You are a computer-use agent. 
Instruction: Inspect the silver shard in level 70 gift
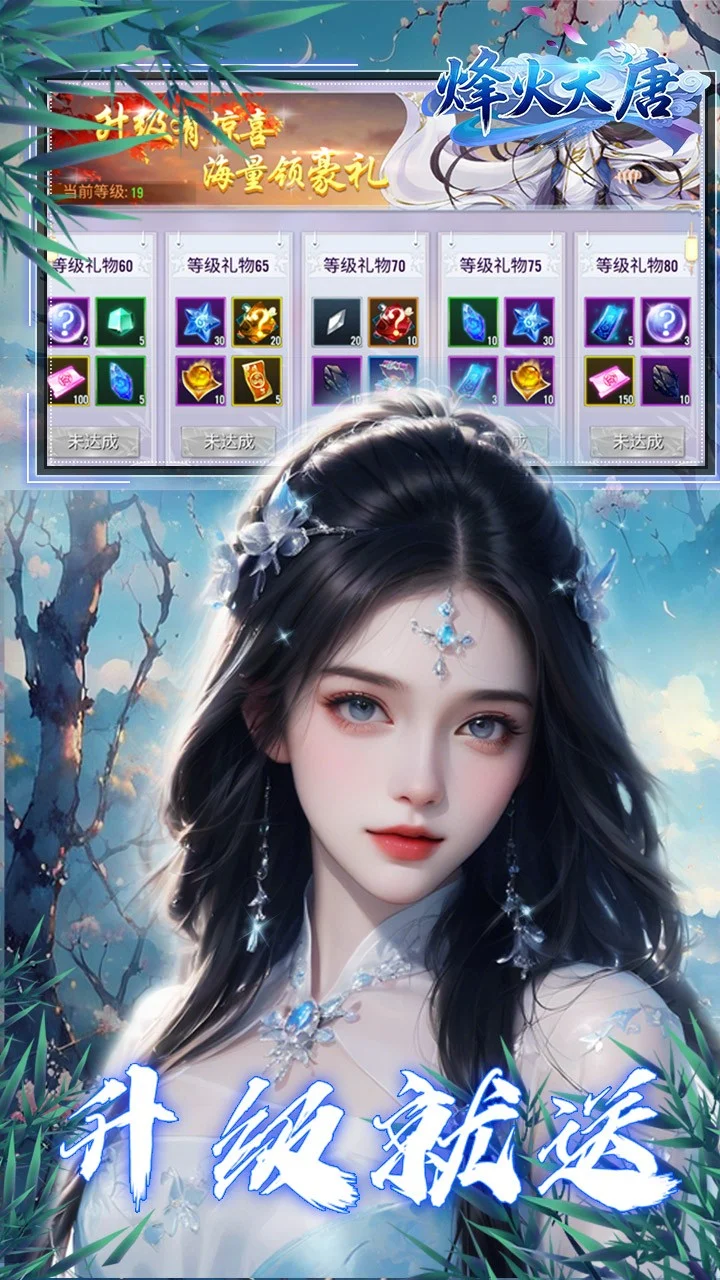coord(336,322)
